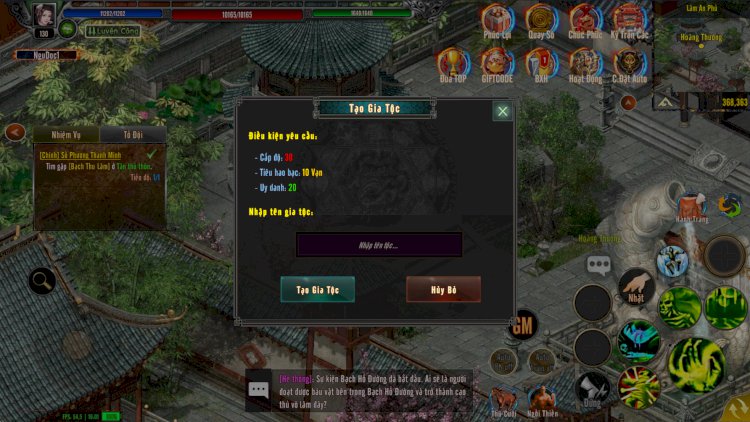Screen dimensions: 750x422
Task: Focus the family name input field
Action: point(379,245)
